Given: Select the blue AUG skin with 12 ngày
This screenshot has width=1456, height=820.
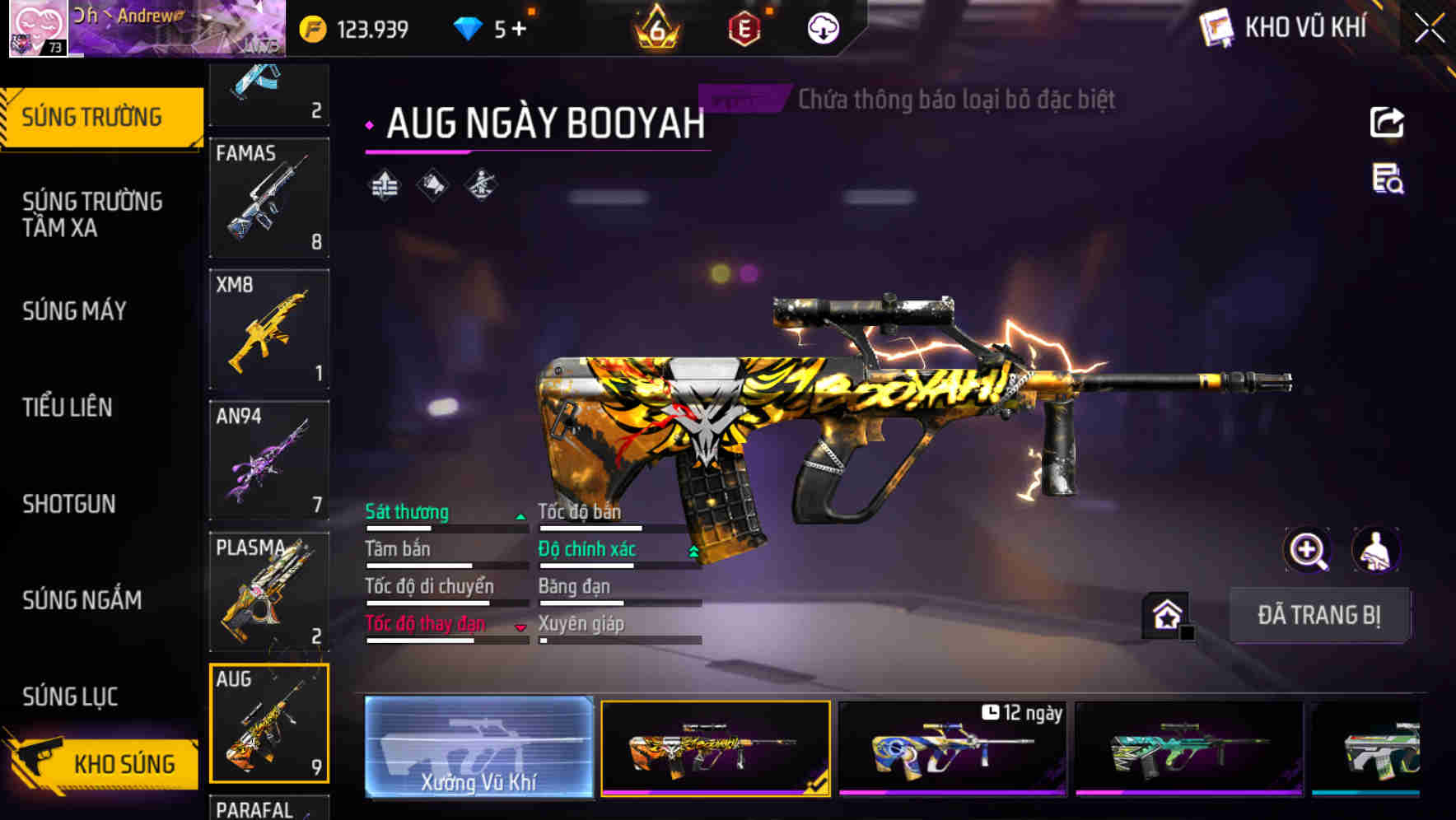Looking at the screenshot, I should tap(952, 749).
